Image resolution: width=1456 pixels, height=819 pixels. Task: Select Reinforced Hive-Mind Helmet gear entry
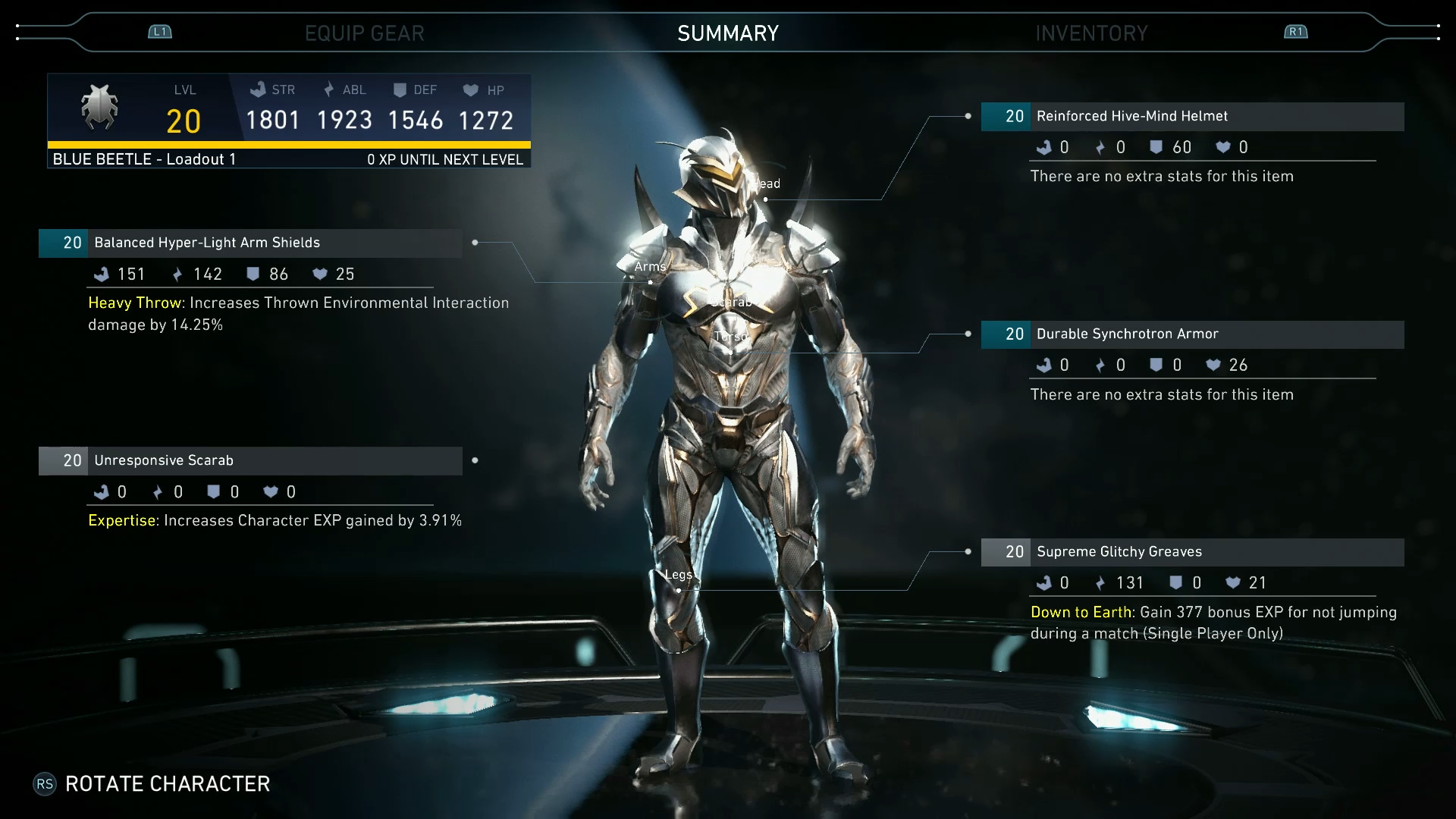click(x=1131, y=116)
